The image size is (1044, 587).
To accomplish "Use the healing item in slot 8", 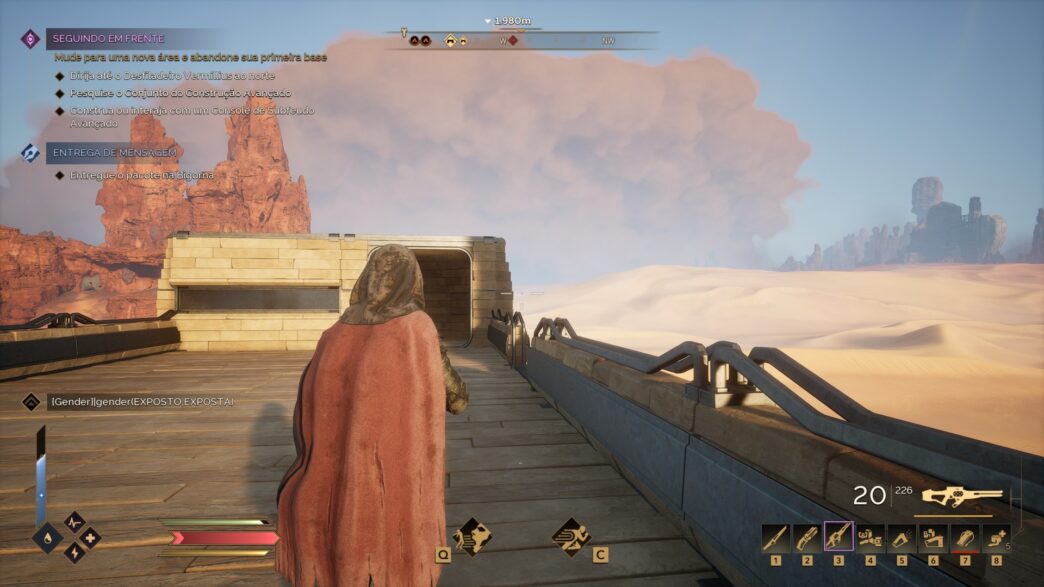I will [996, 538].
